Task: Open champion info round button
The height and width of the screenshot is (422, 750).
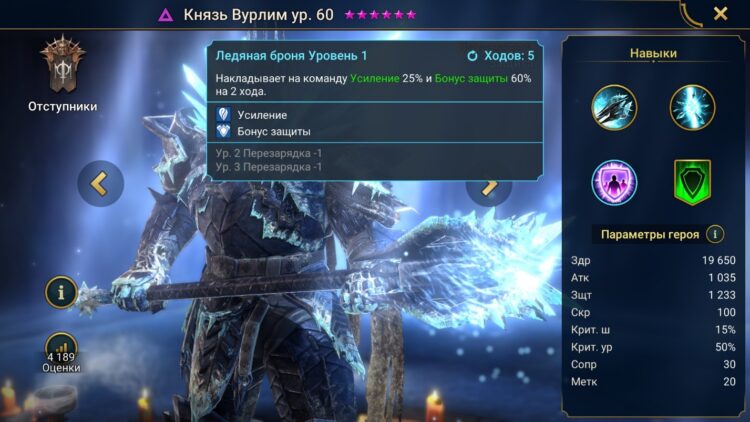Action: [63, 293]
